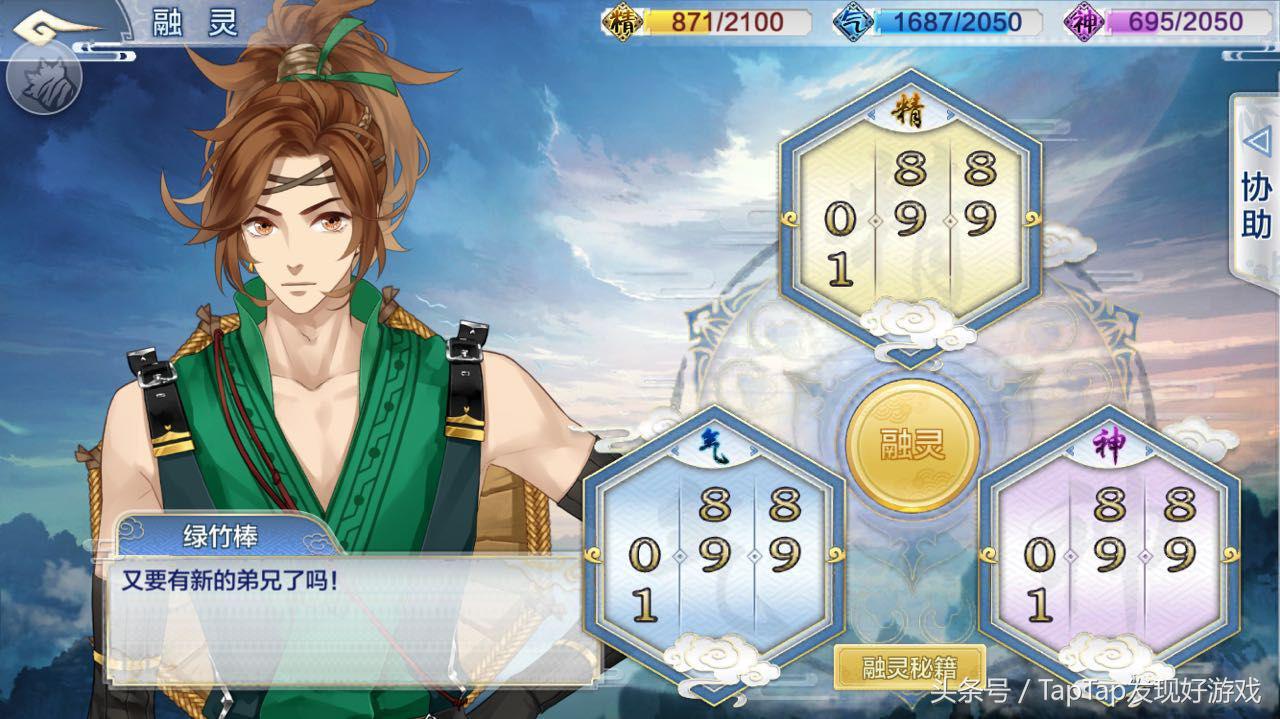This screenshot has height=719, width=1280.
Task: Select the purple 神 number dial panel
Action: pos(1109,550)
